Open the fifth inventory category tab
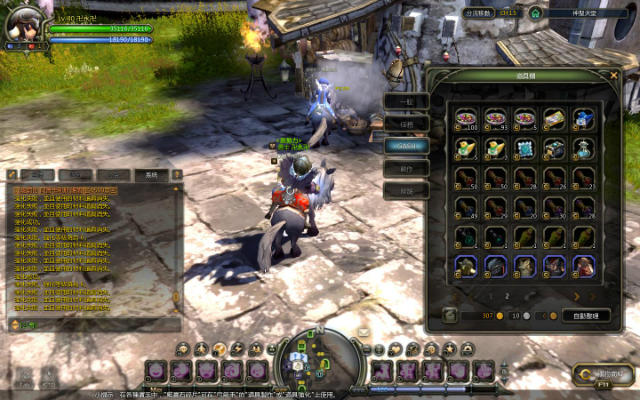This screenshot has width=640, height=400. coord(406,190)
